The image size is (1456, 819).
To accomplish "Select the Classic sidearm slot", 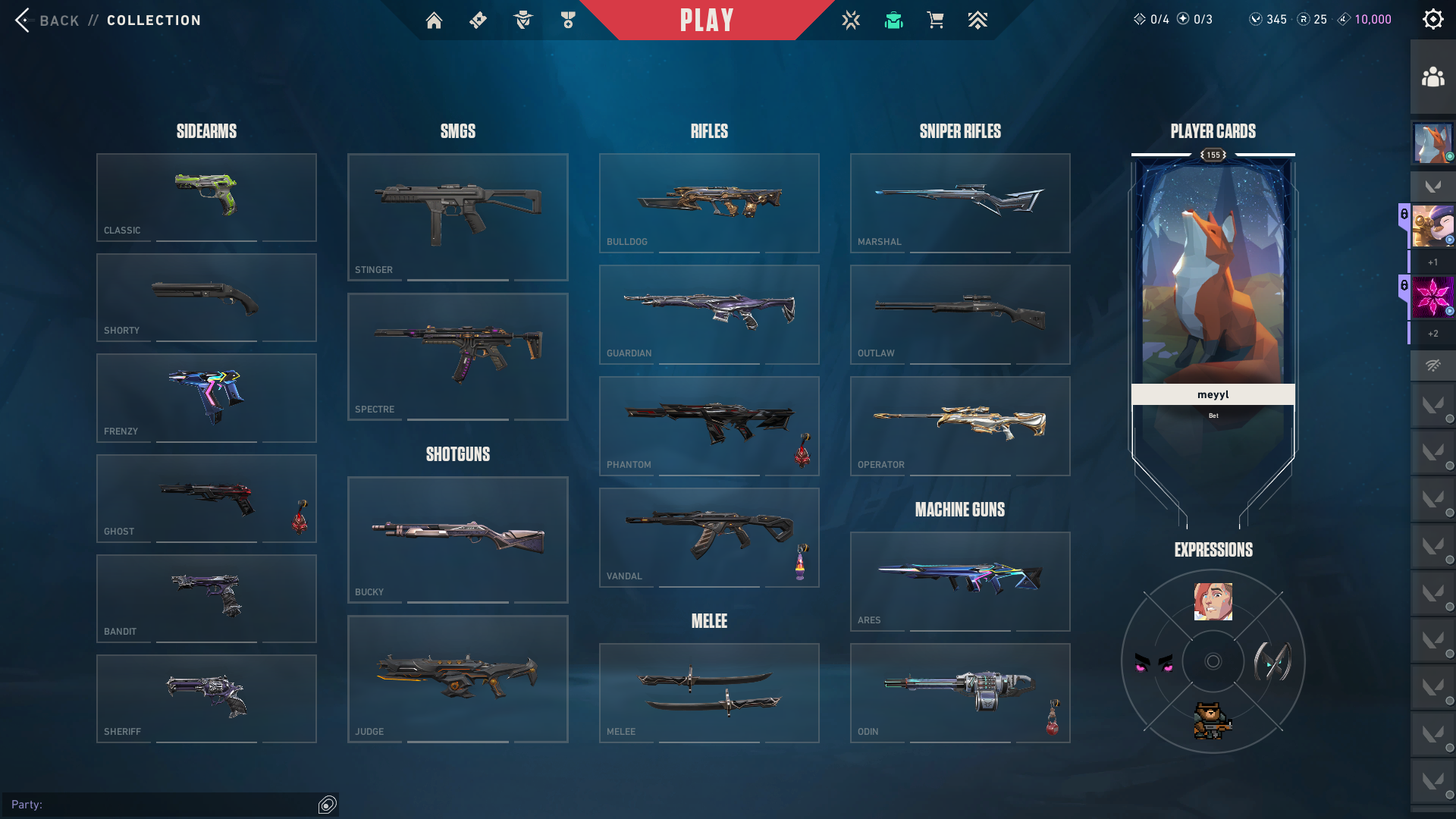I will coord(206,197).
